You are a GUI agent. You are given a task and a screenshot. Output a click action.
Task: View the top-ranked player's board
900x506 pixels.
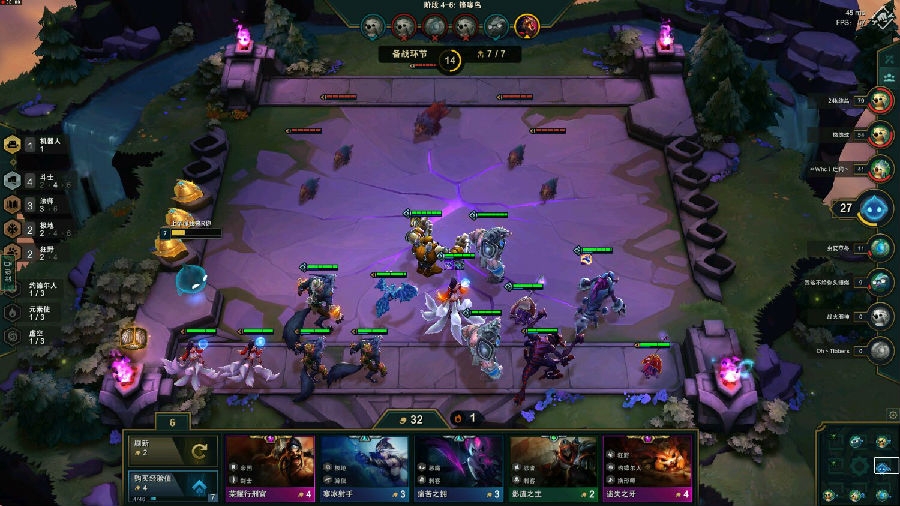click(x=880, y=100)
